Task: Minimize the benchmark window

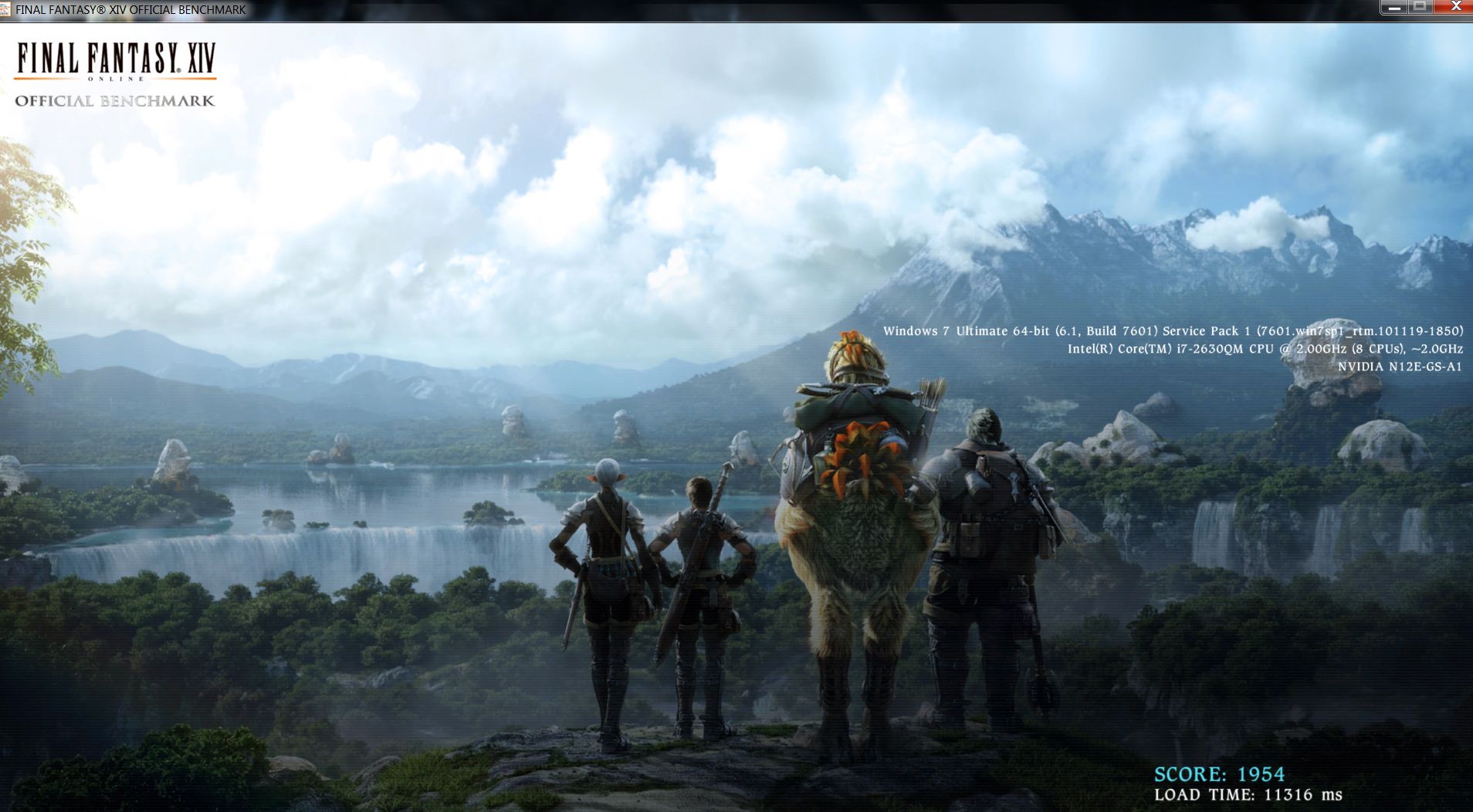Action: pos(1394,7)
